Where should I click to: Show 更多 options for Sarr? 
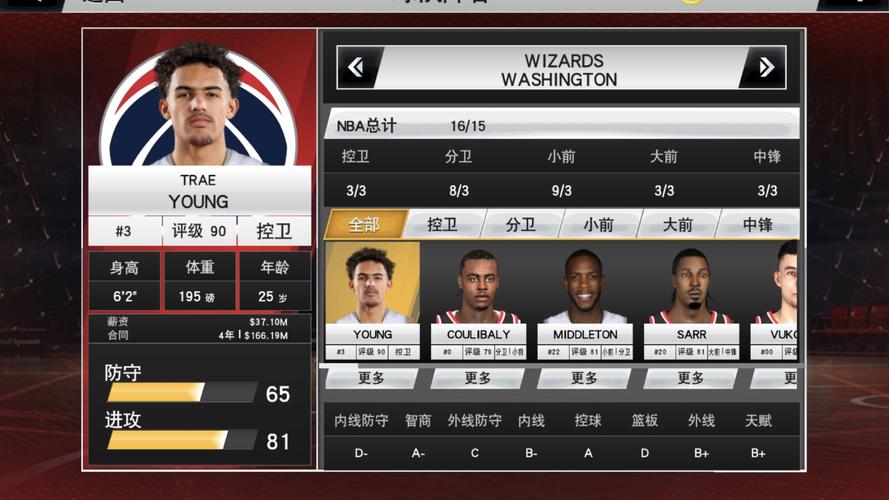click(691, 379)
